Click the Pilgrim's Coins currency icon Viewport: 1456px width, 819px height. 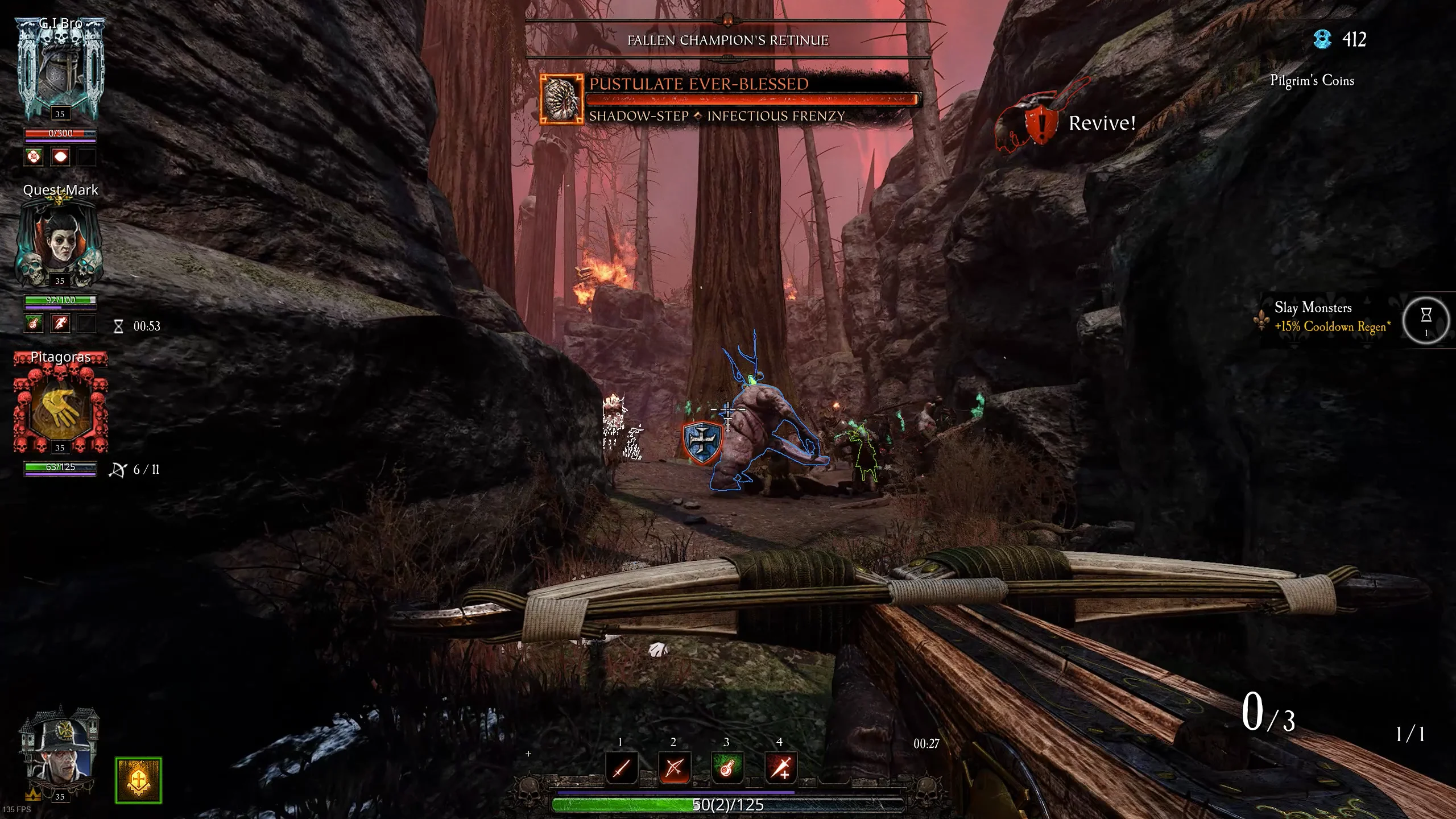tap(1322, 39)
